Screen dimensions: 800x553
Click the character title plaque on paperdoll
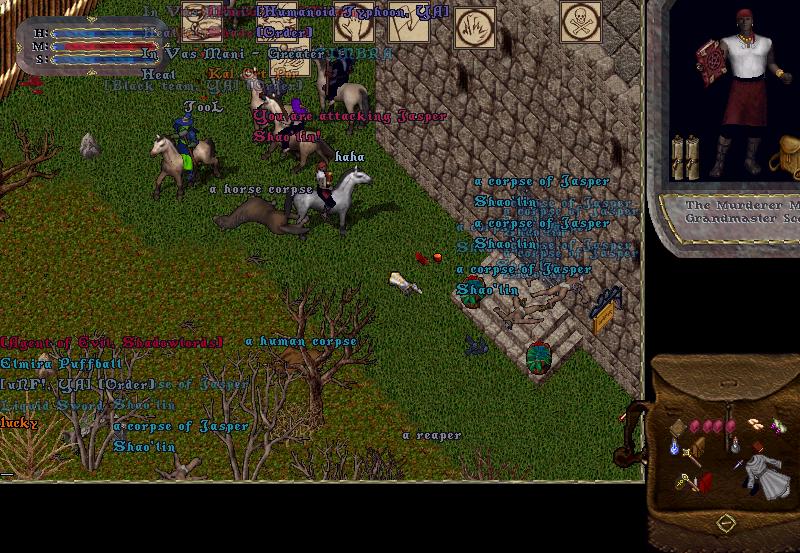pyautogui.click(x=735, y=212)
